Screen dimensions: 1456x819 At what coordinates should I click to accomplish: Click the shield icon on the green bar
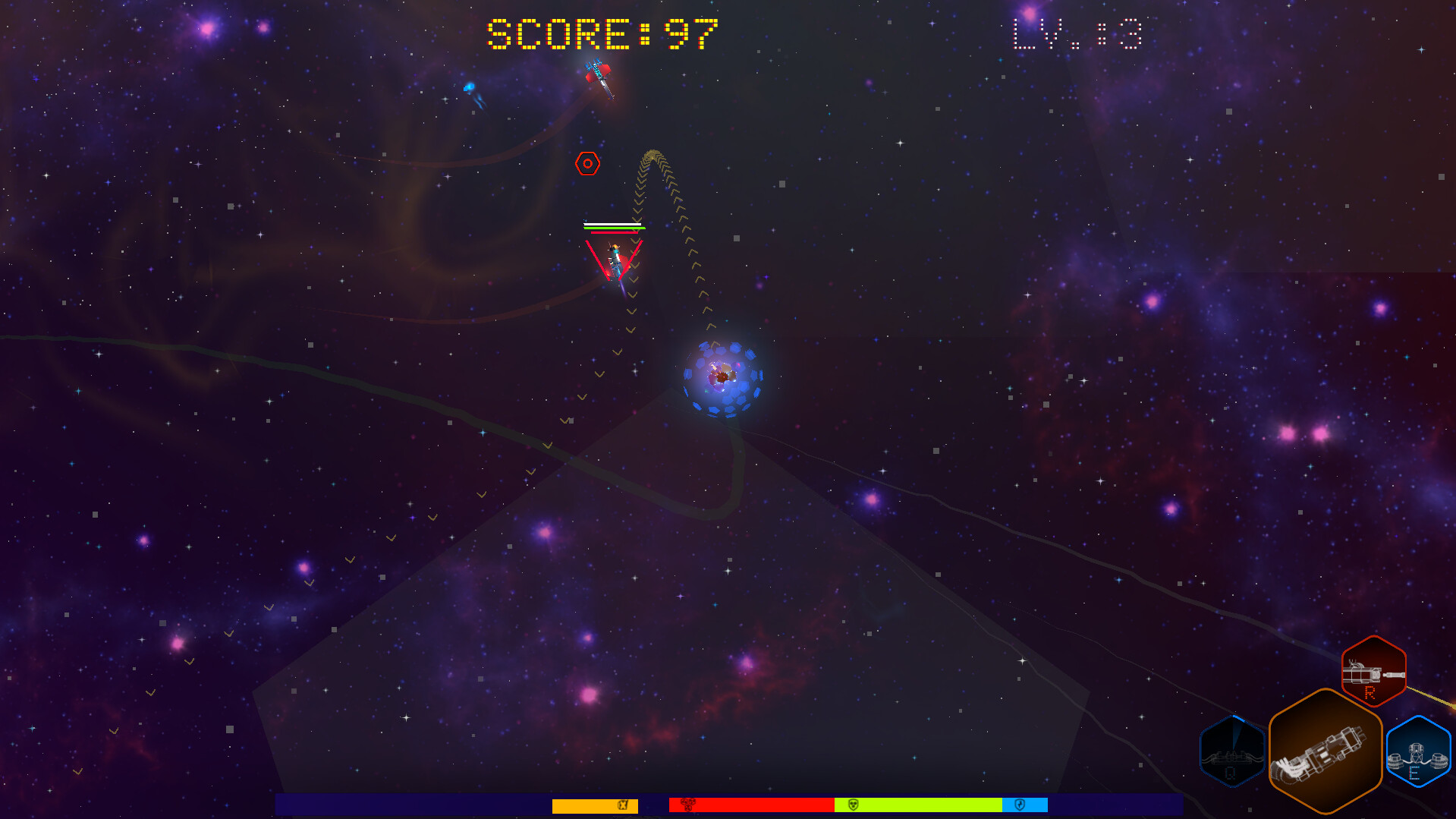click(x=854, y=805)
